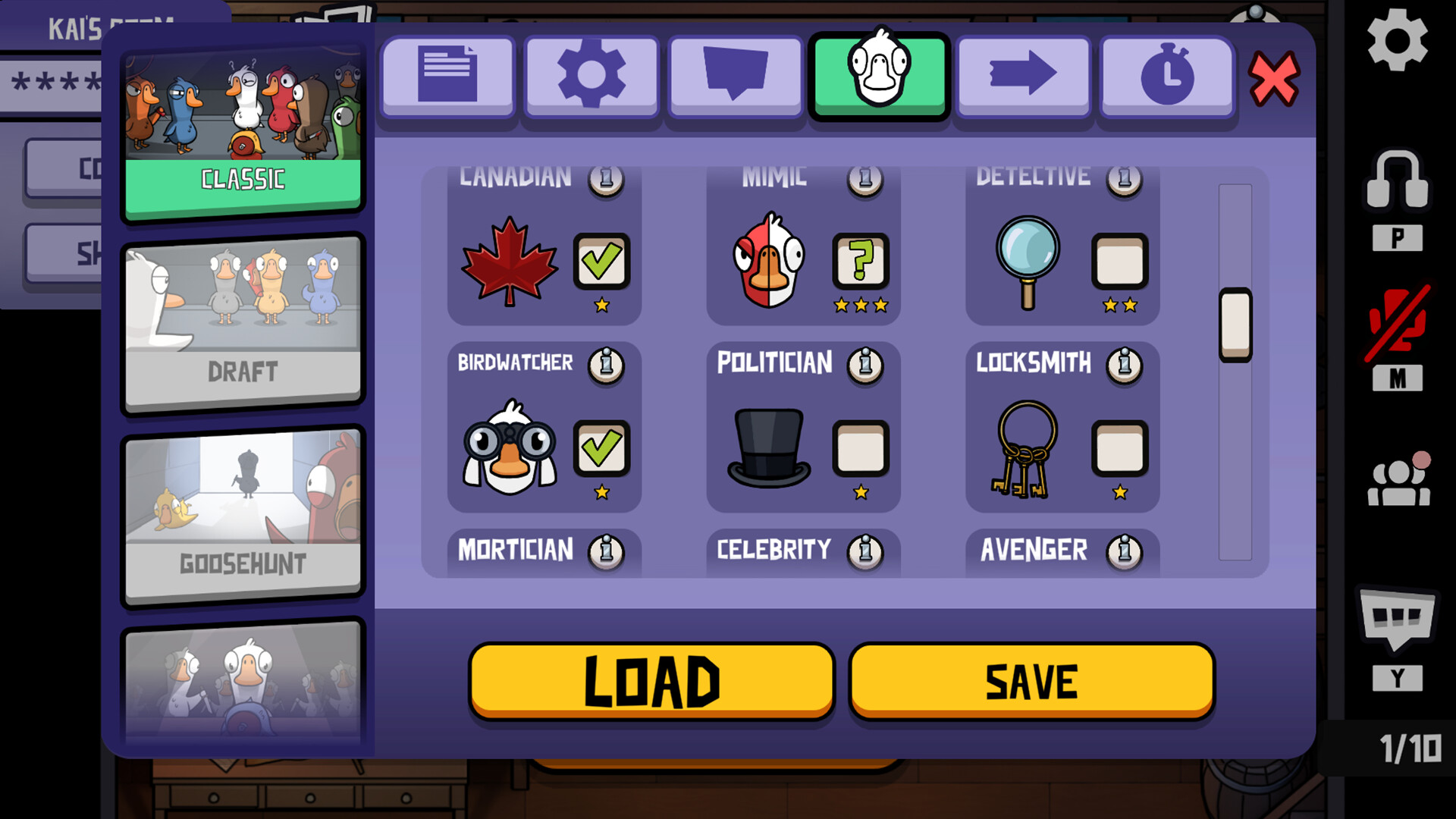Disable the Birdwatcher role checkbox
The height and width of the screenshot is (819, 1456).
601,447
